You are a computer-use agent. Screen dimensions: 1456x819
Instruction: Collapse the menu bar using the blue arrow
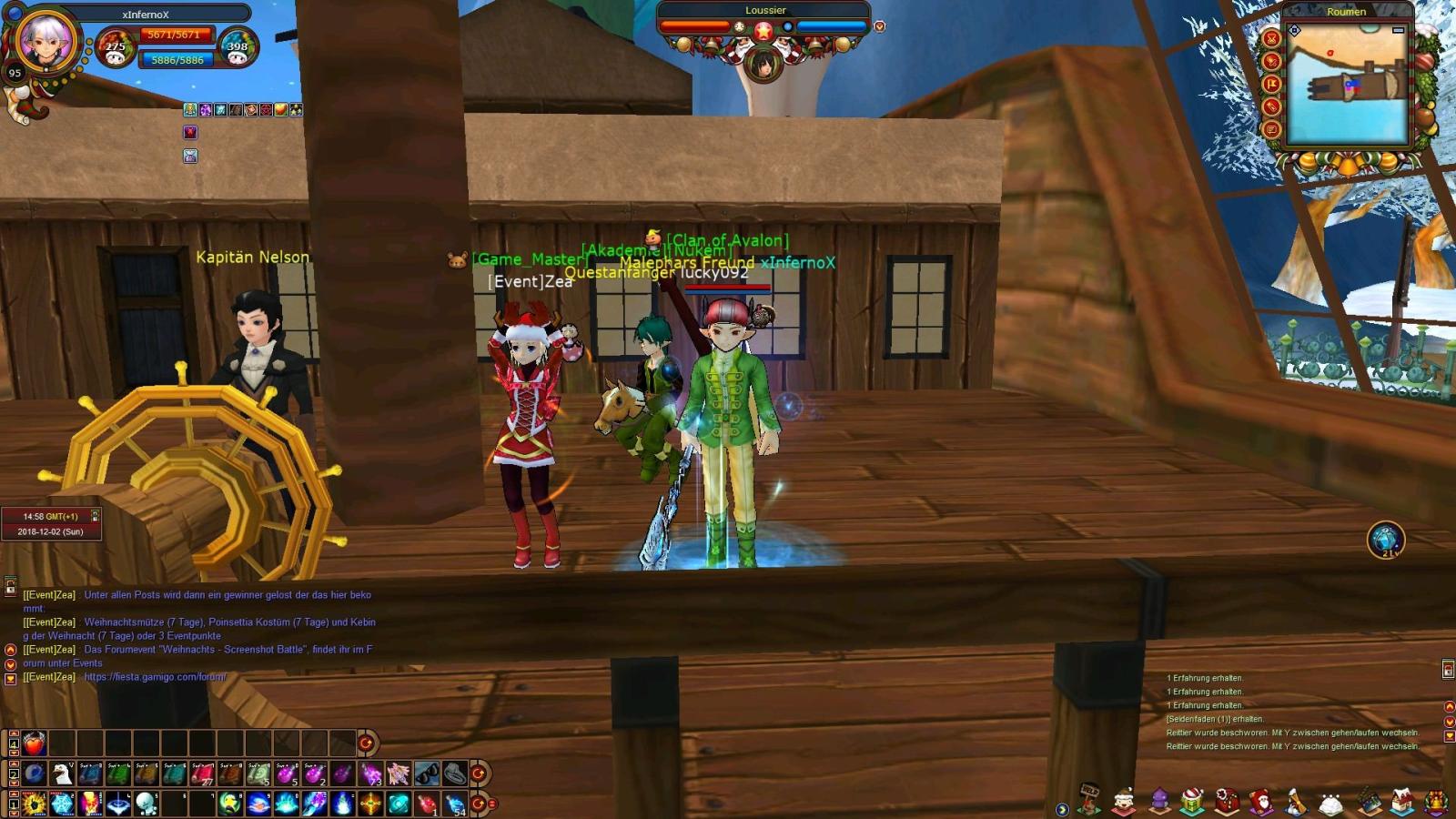coord(1063,810)
